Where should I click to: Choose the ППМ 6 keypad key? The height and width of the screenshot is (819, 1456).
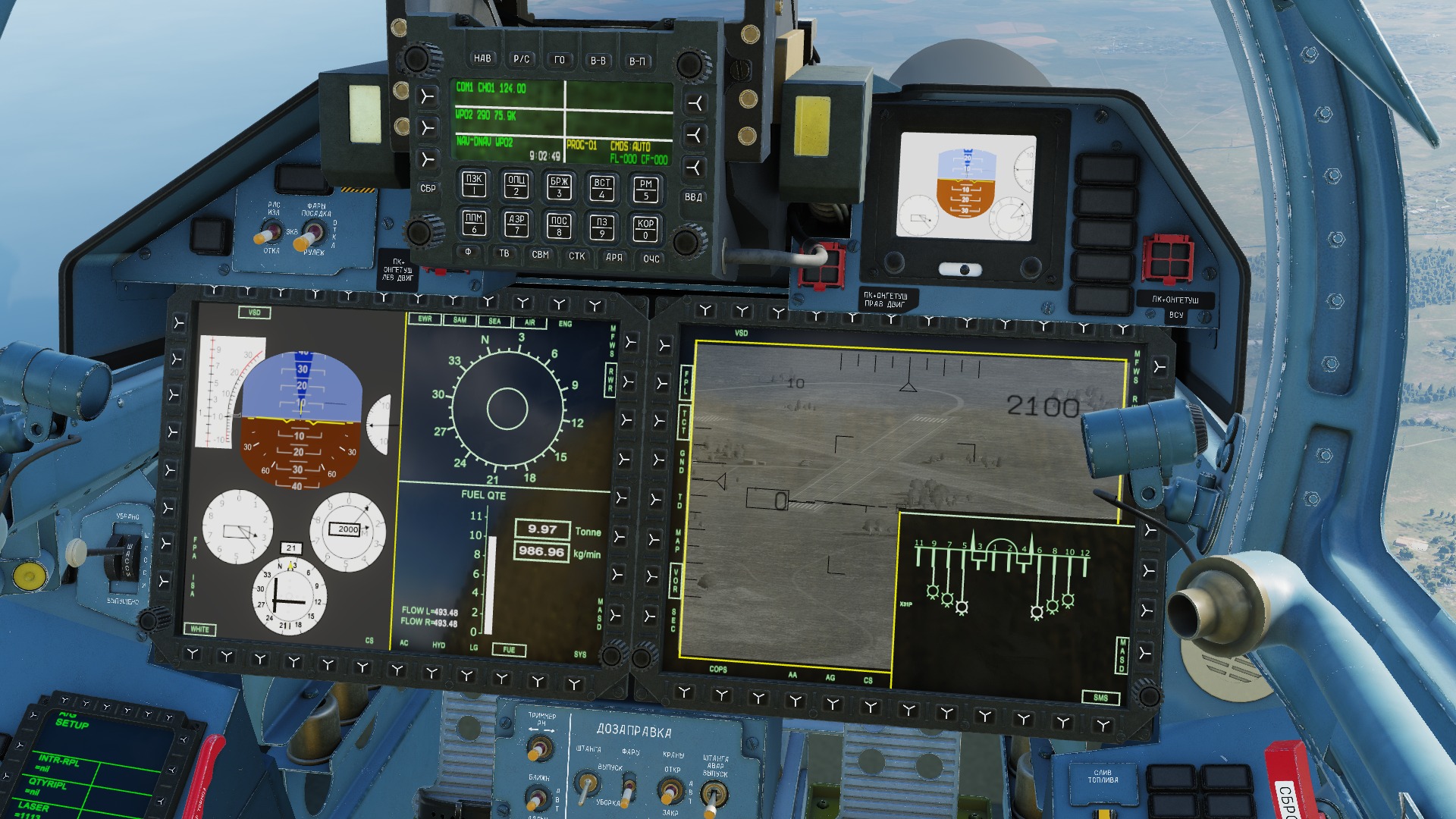(474, 223)
